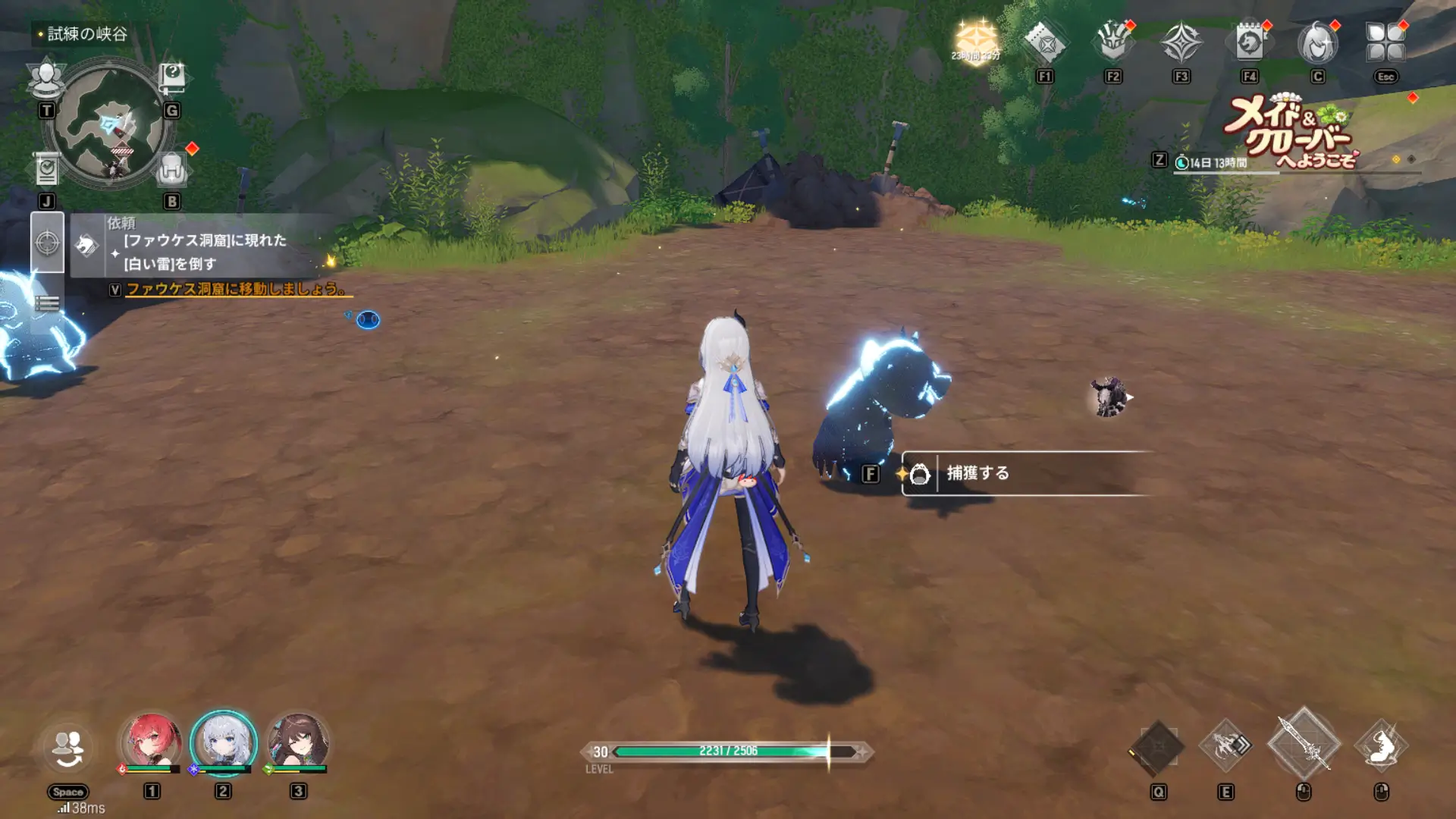
Task: Open the character menu icon labeled C
Action: click(x=1317, y=43)
